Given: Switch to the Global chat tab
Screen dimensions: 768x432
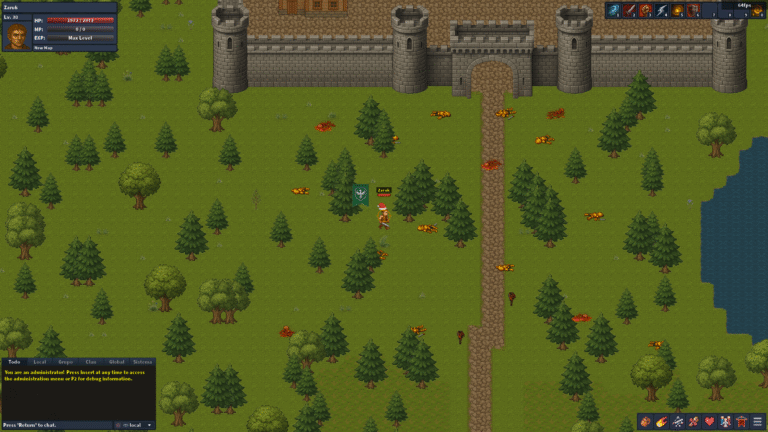Looking at the screenshot, I should (x=116, y=361).
